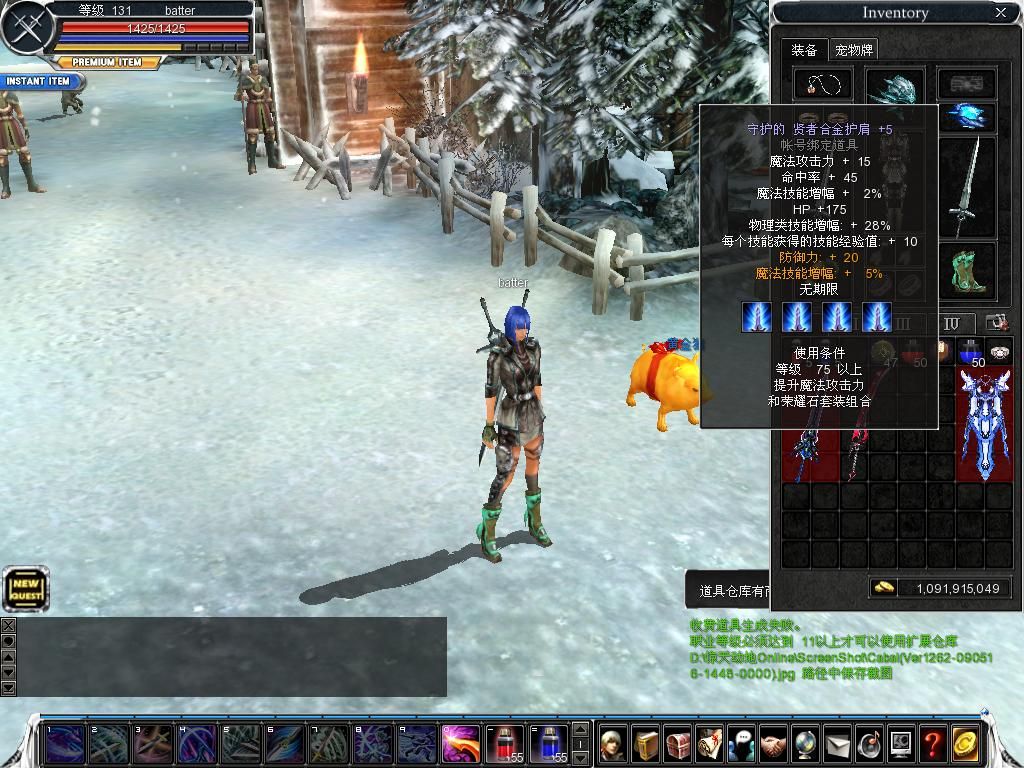The image size is (1024, 768).
Task: Click the INSTANT ITEM label
Action: pos(38,81)
